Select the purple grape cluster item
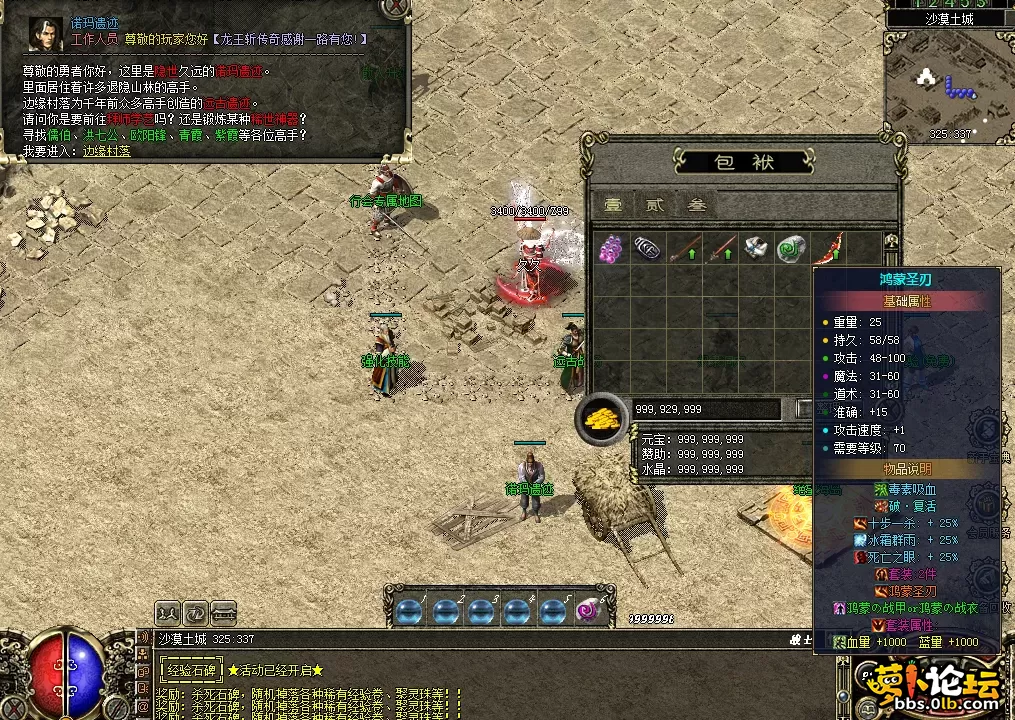 tap(611, 249)
